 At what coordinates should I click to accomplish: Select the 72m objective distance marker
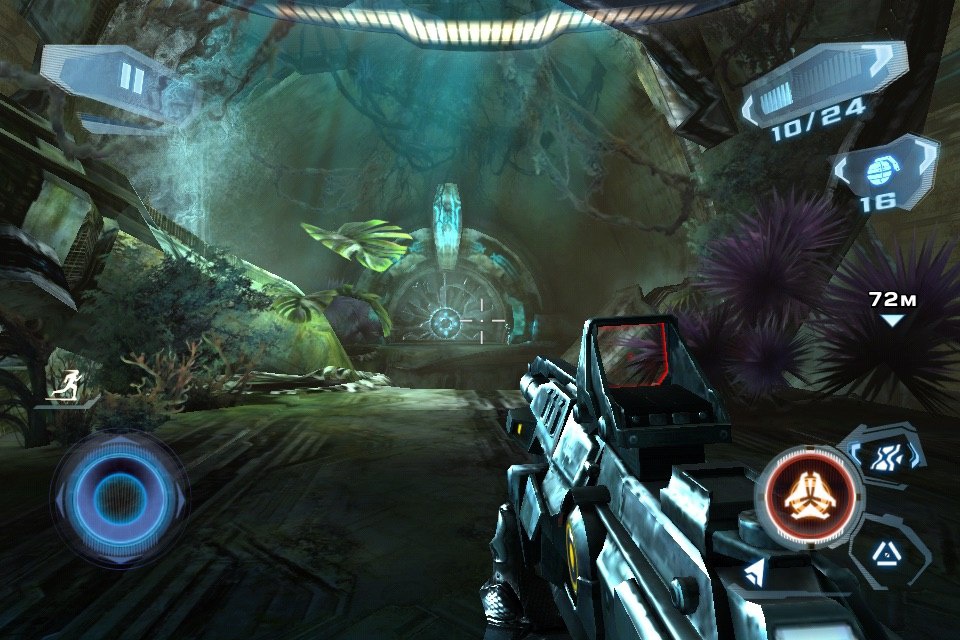click(x=892, y=307)
